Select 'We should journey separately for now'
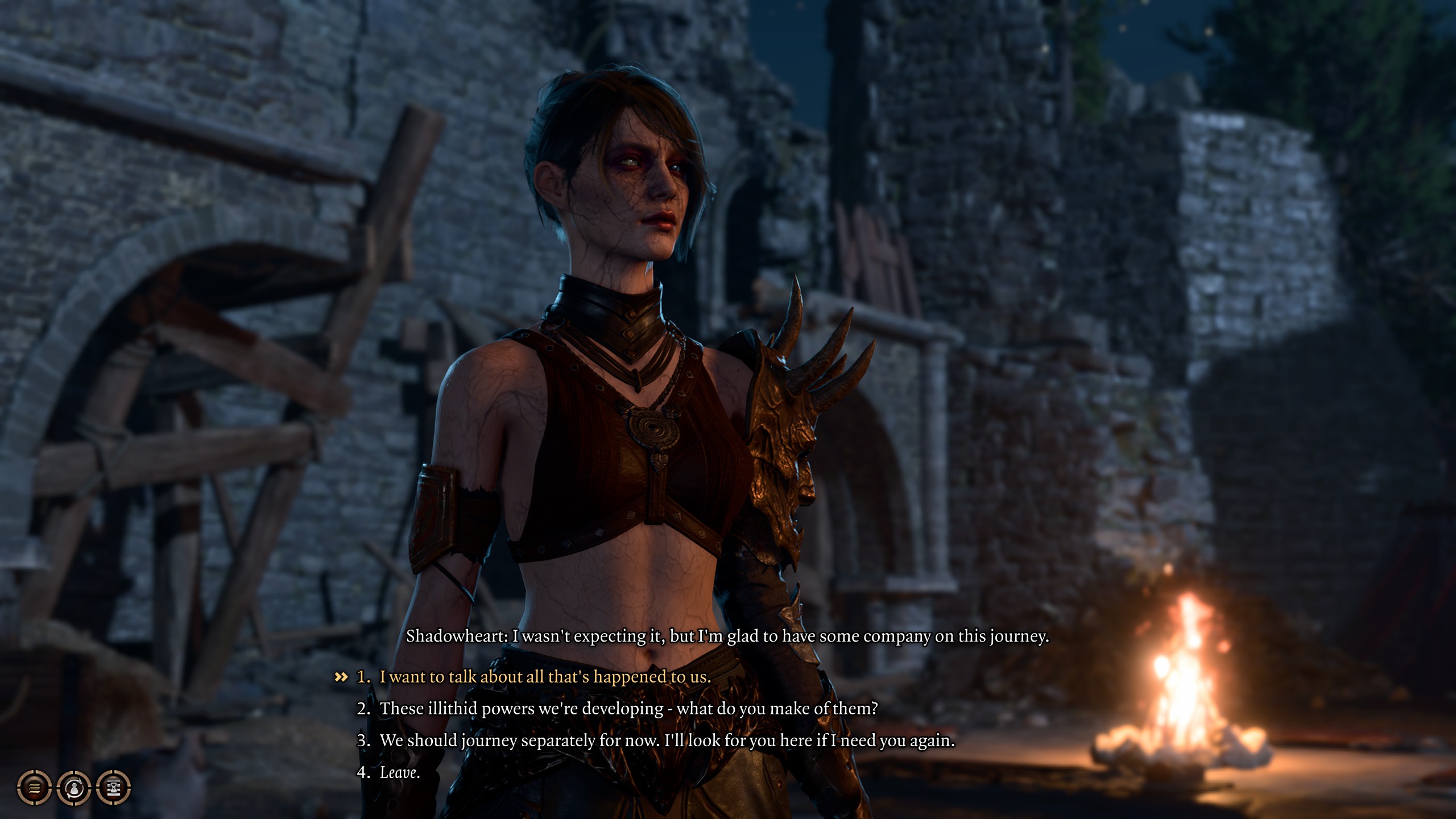Viewport: 1456px width, 819px height. coord(667,741)
